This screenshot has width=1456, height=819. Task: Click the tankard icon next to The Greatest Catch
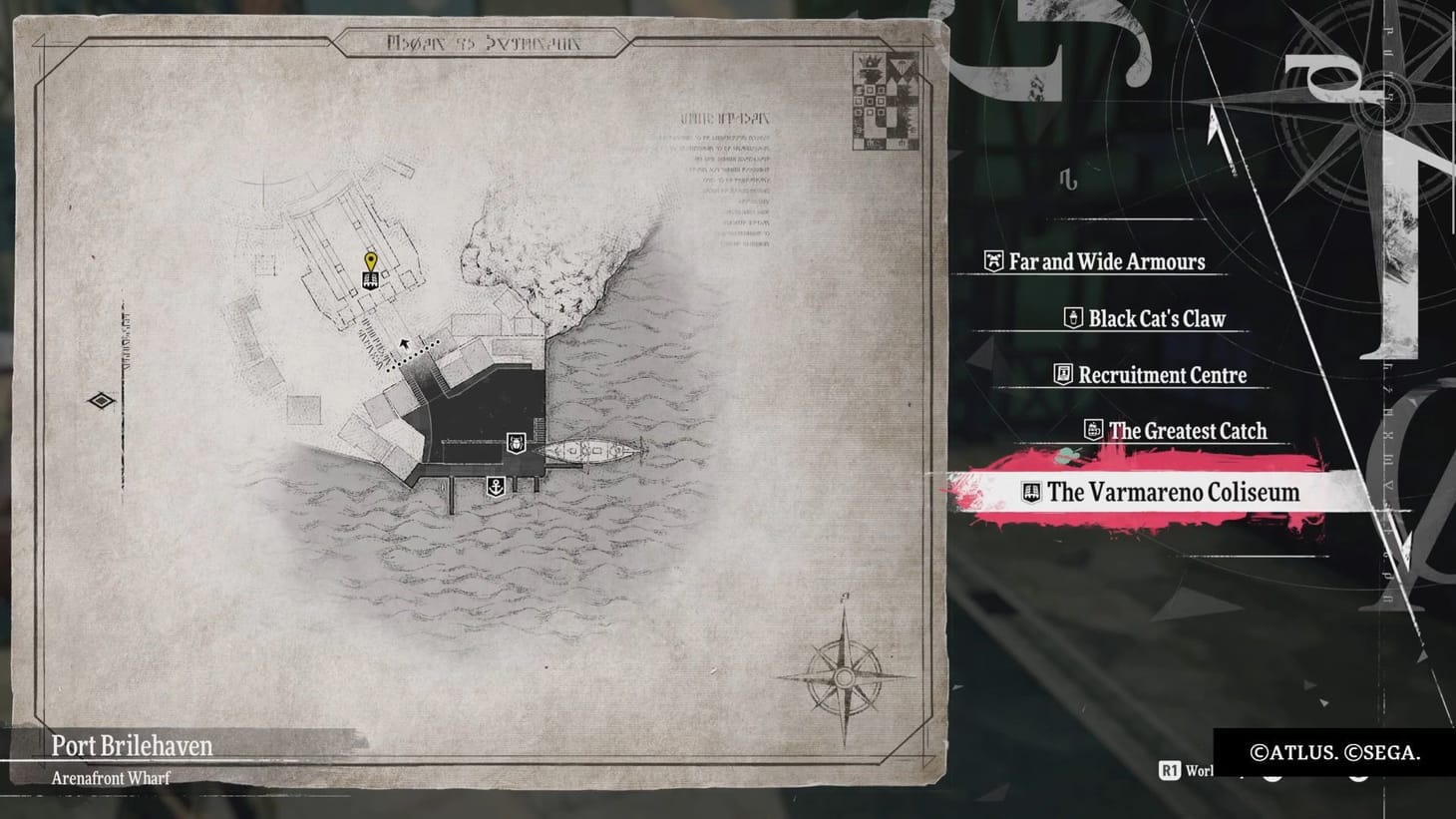click(1094, 431)
